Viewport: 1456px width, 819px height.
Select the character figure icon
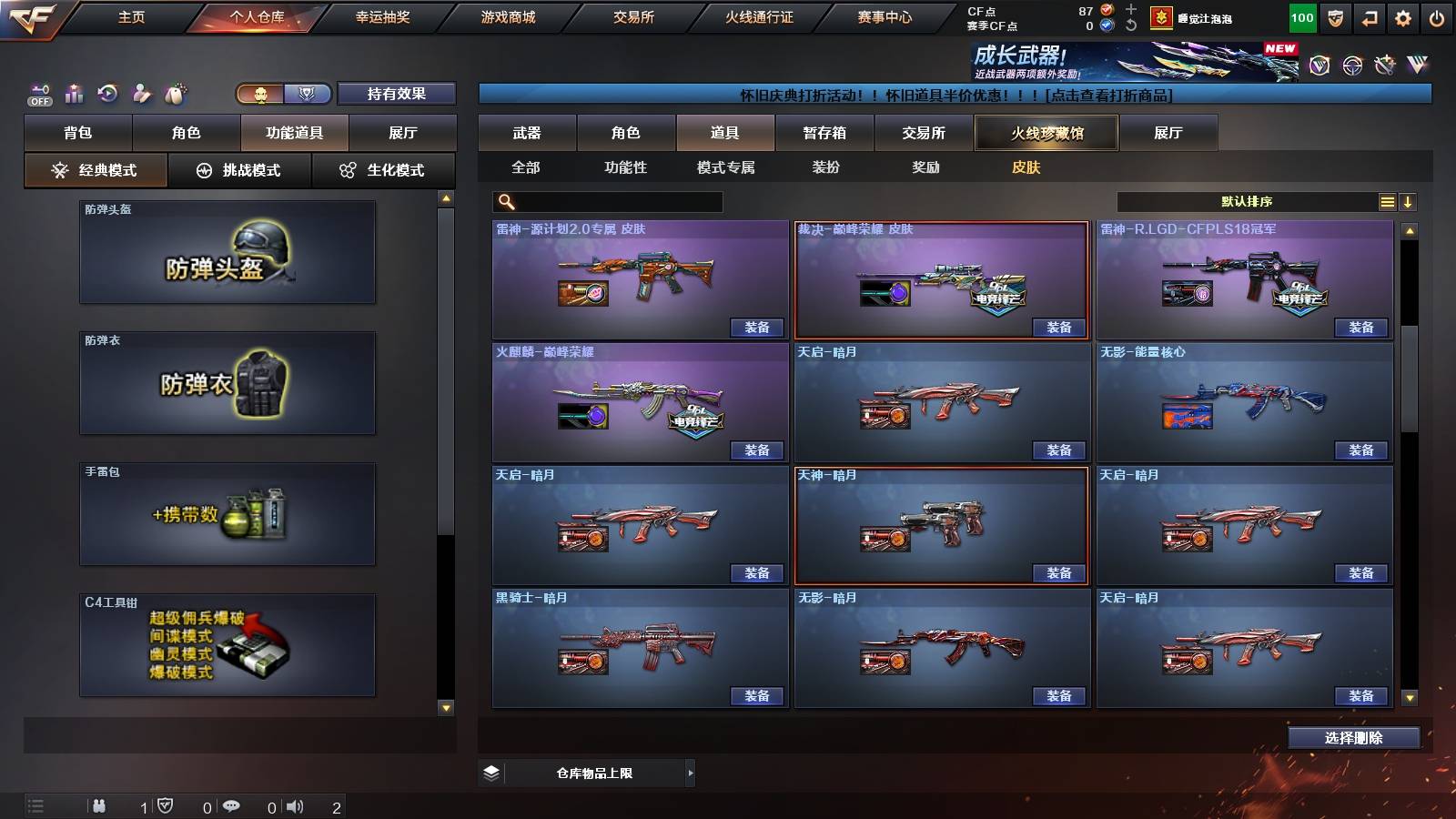pyautogui.click(x=140, y=93)
